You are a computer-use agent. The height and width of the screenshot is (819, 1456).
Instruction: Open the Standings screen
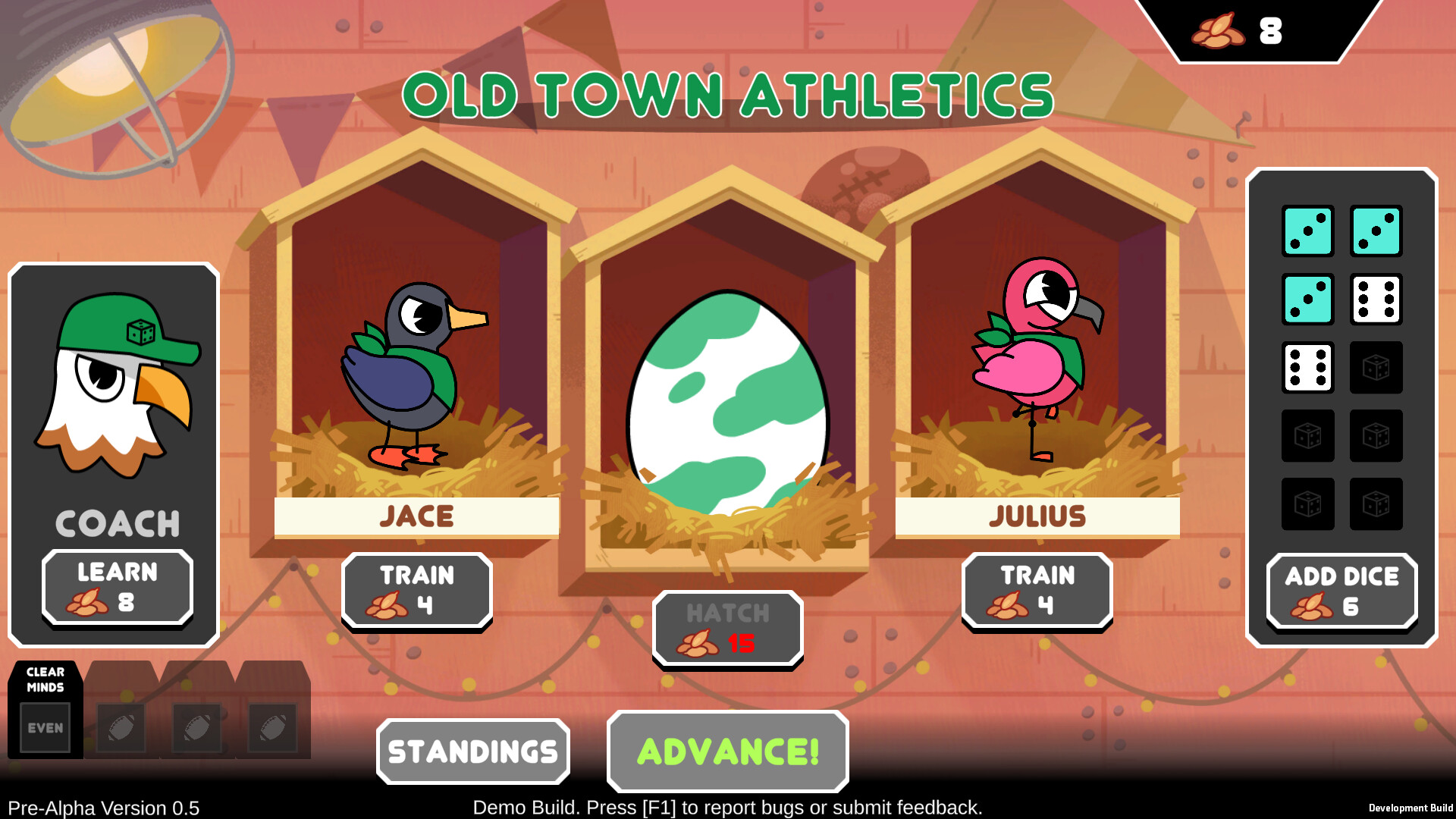472,751
